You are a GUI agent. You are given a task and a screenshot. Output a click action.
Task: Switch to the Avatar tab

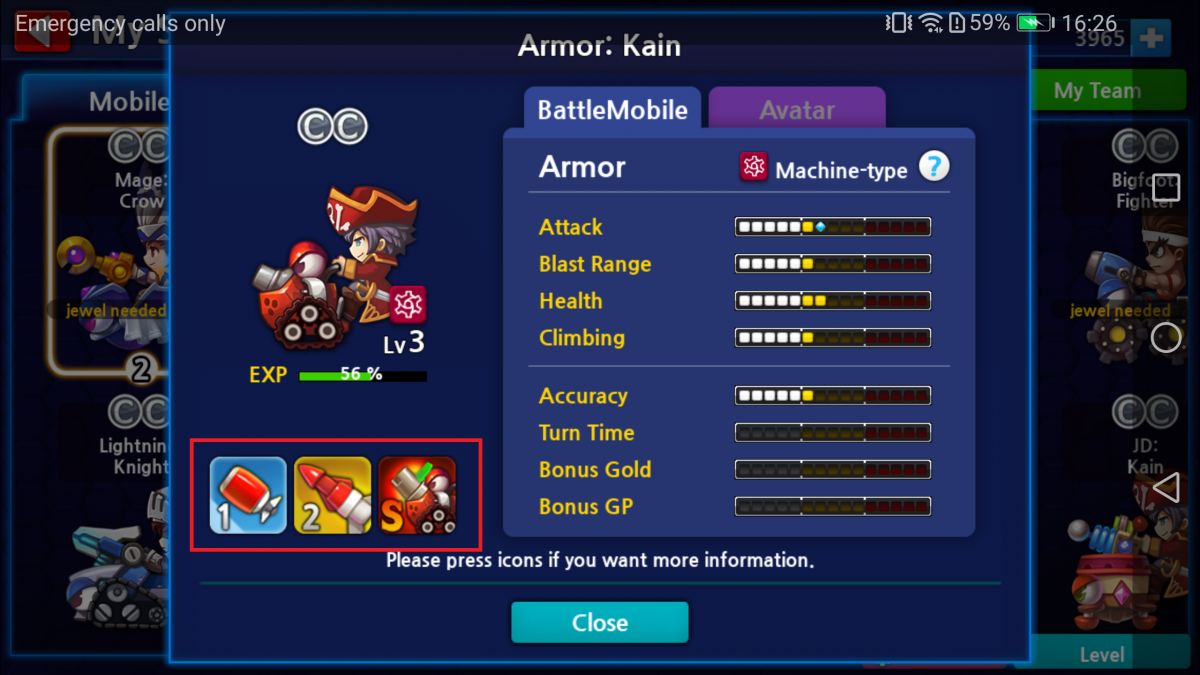click(796, 109)
